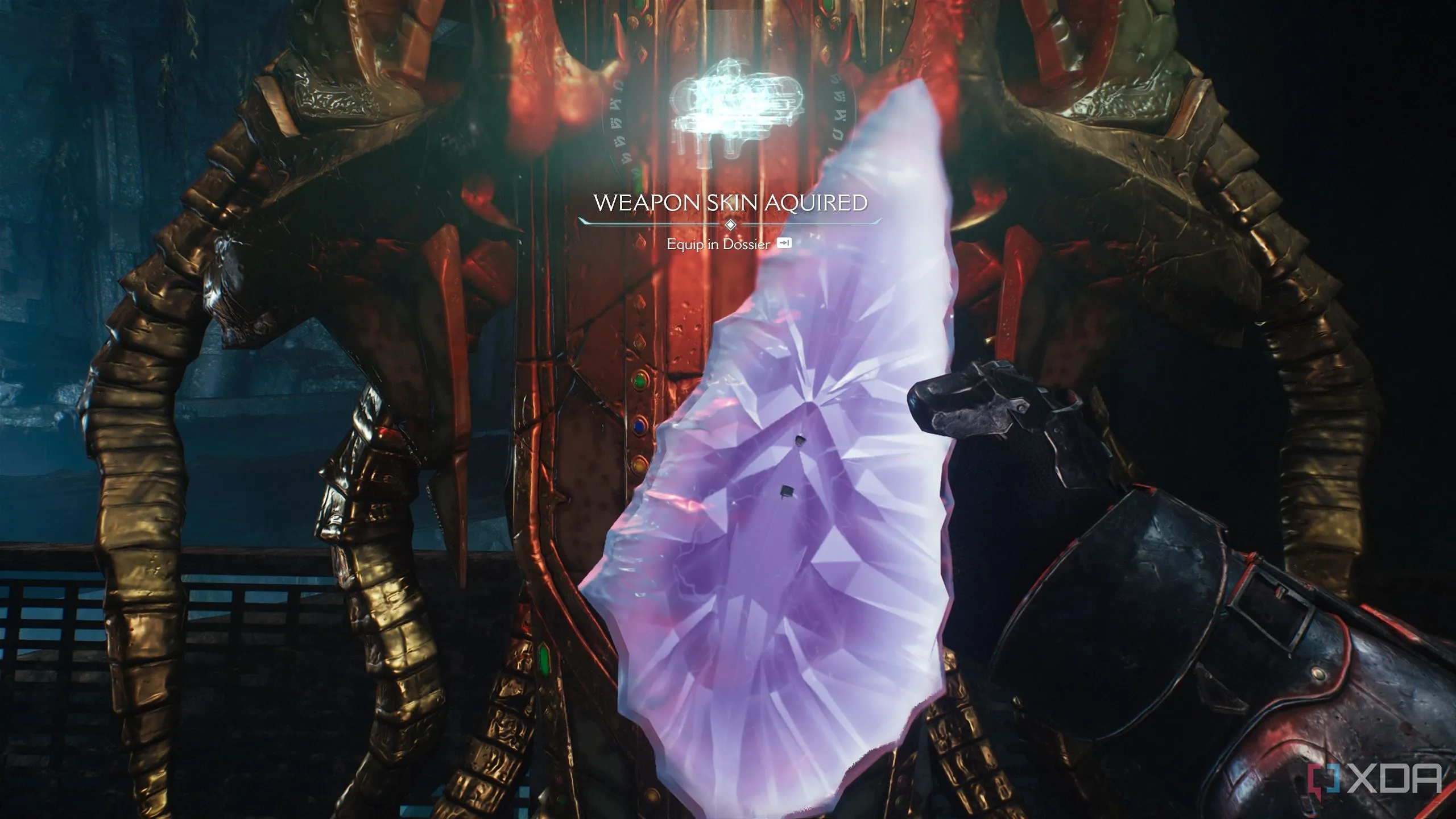
Task: Toggle the blue gem on the armored torso
Action: point(639,427)
